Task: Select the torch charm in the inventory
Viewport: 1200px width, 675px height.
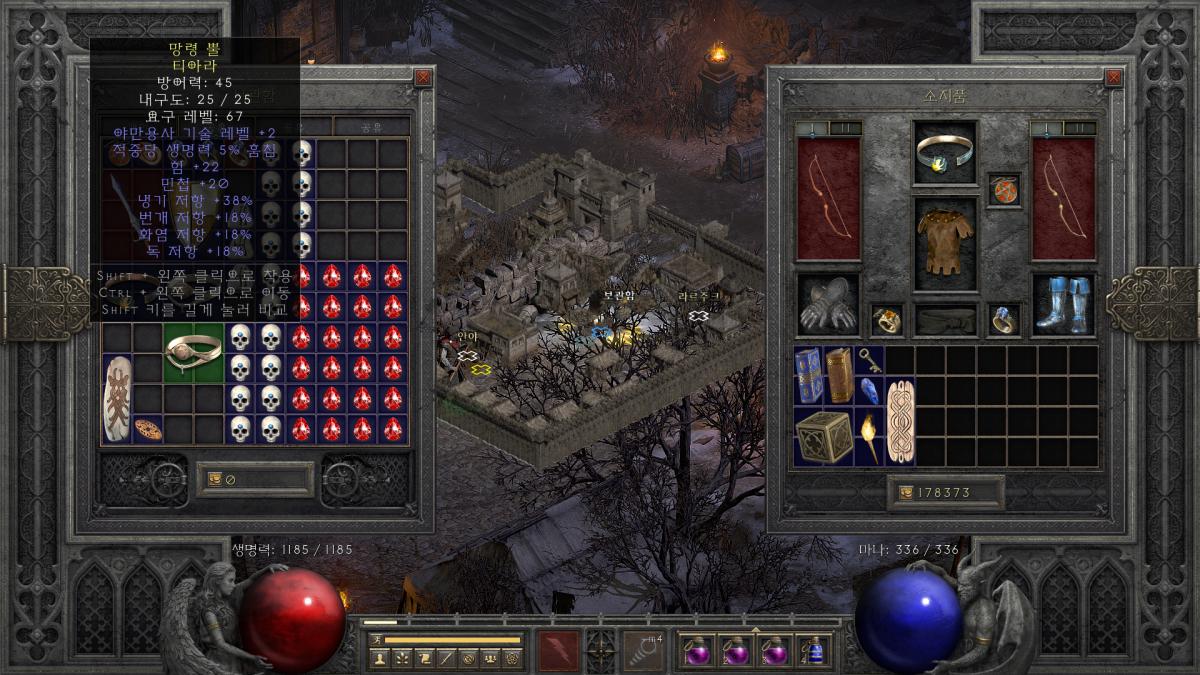Action: [869, 436]
